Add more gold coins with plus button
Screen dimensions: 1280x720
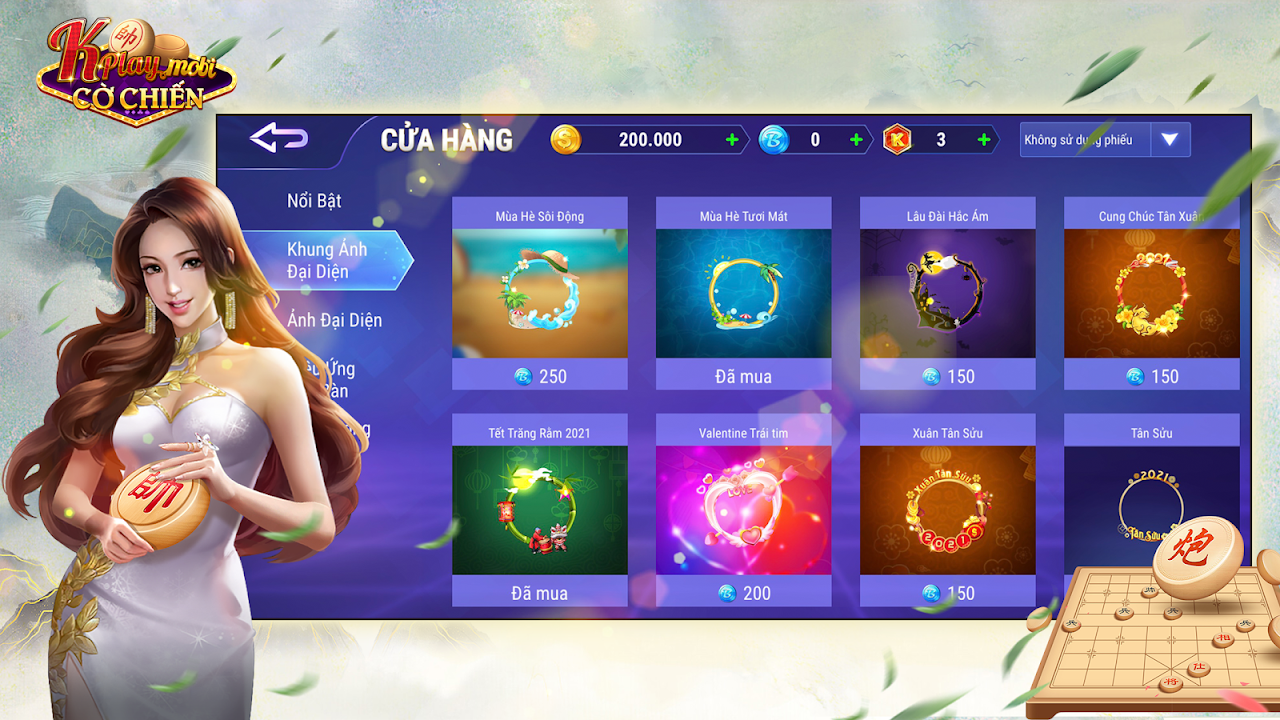pos(733,140)
